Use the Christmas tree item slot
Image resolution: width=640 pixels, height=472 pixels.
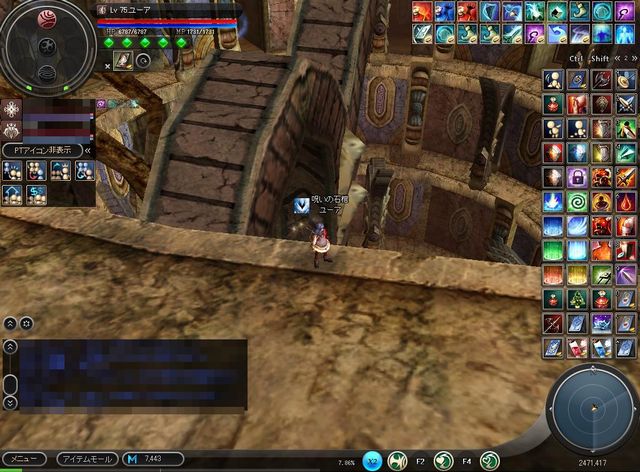tap(577, 298)
